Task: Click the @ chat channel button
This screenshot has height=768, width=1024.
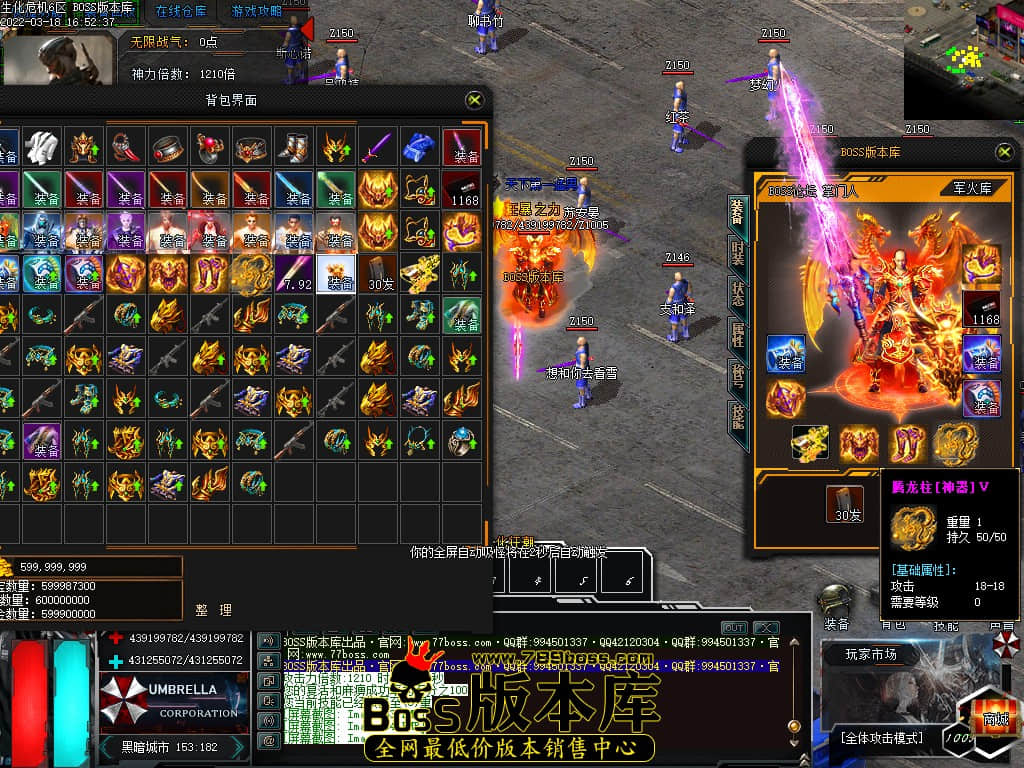Action: tap(268, 740)
